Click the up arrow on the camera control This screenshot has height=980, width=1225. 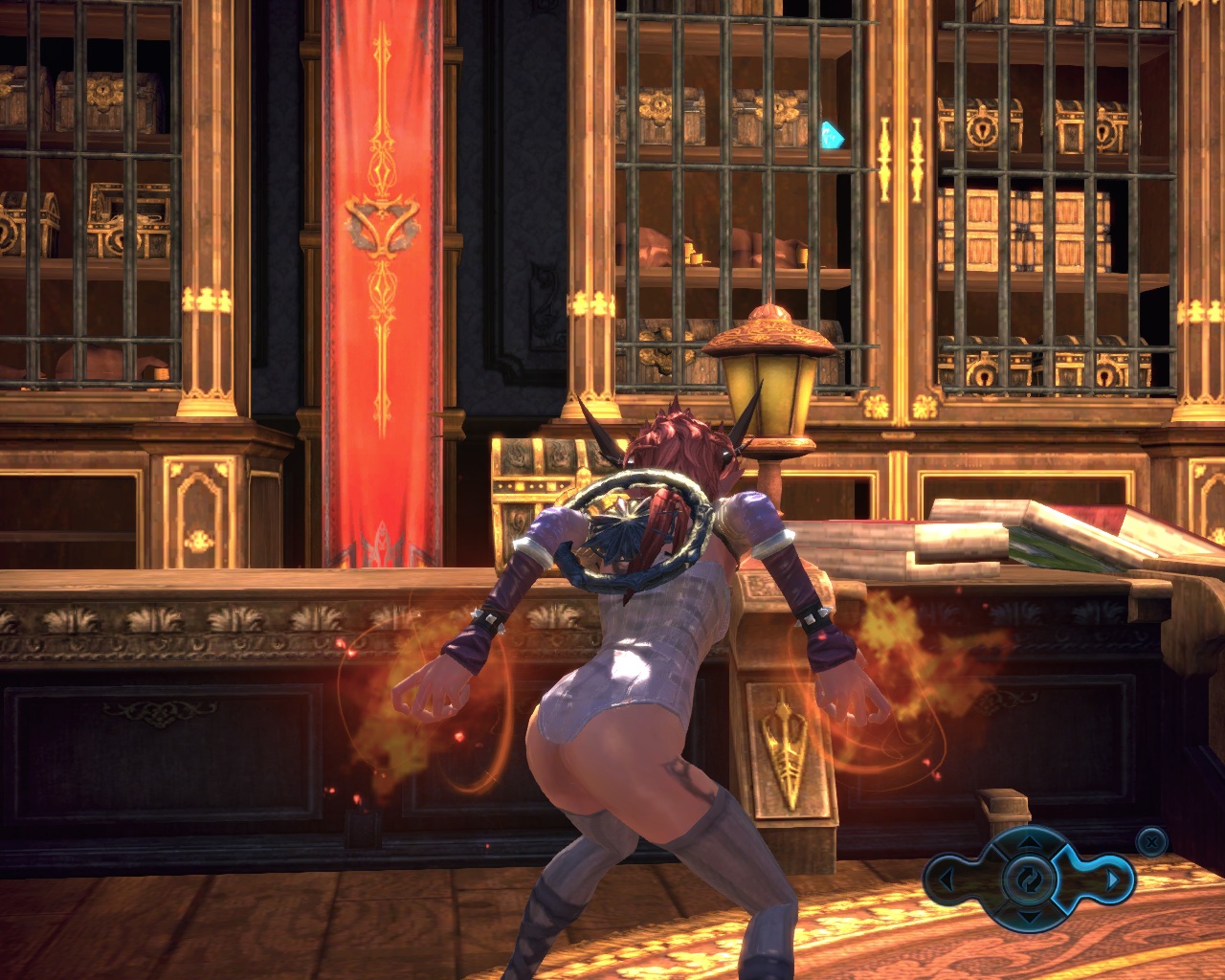1029,843
